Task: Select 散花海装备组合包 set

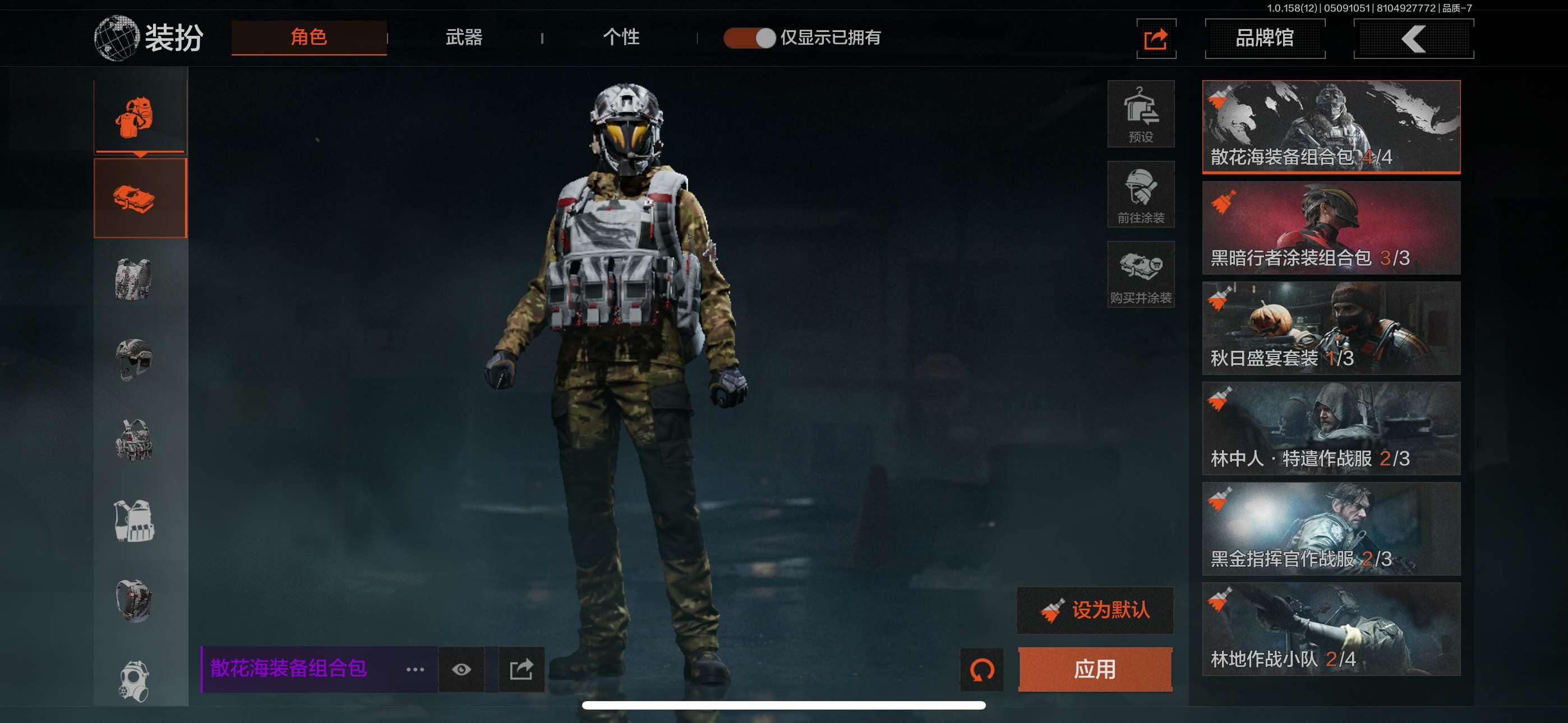Action: 1331,127
